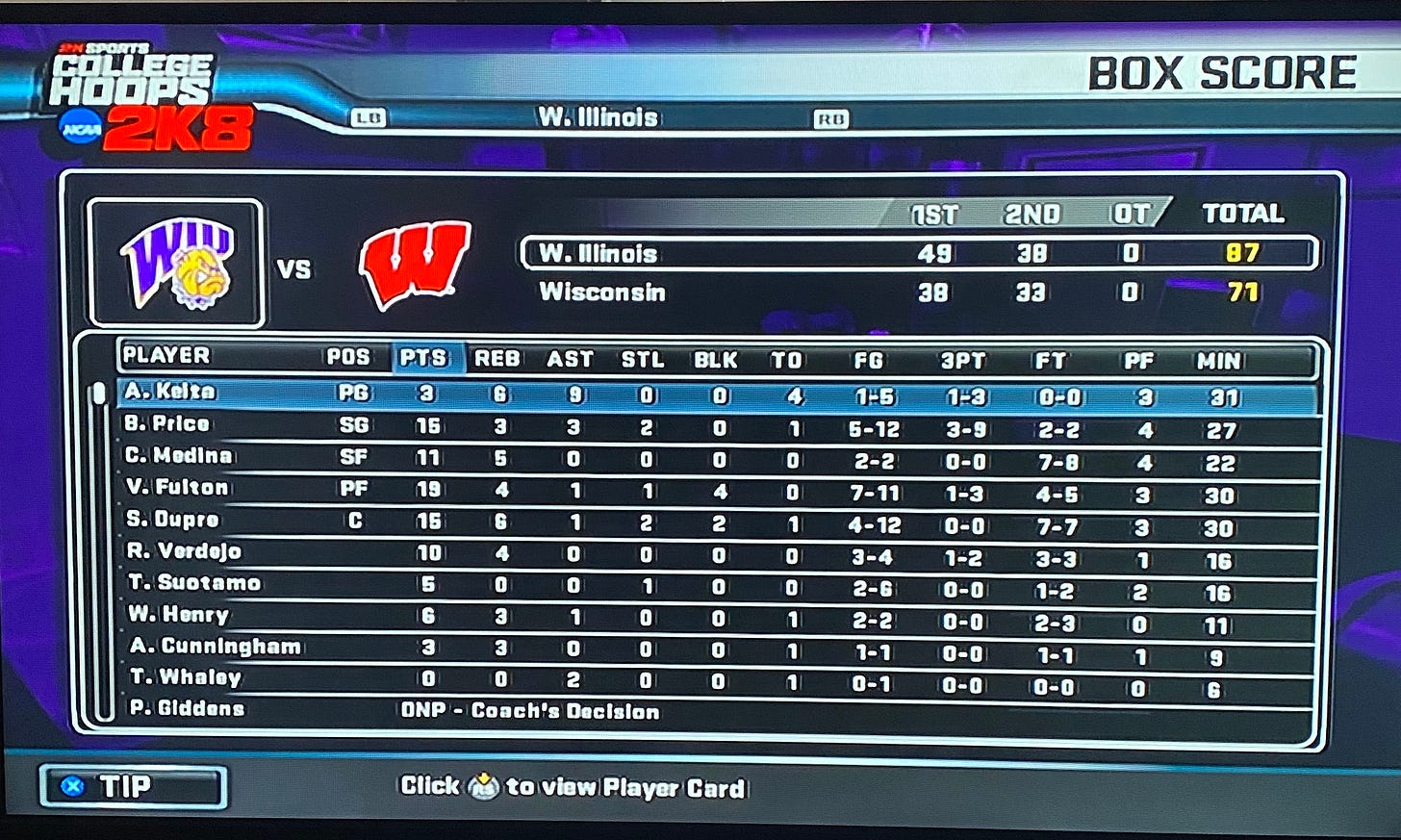This screenshot has height=840, width=1401.
Task: Open the TIP button
Action: coord(133,786)
